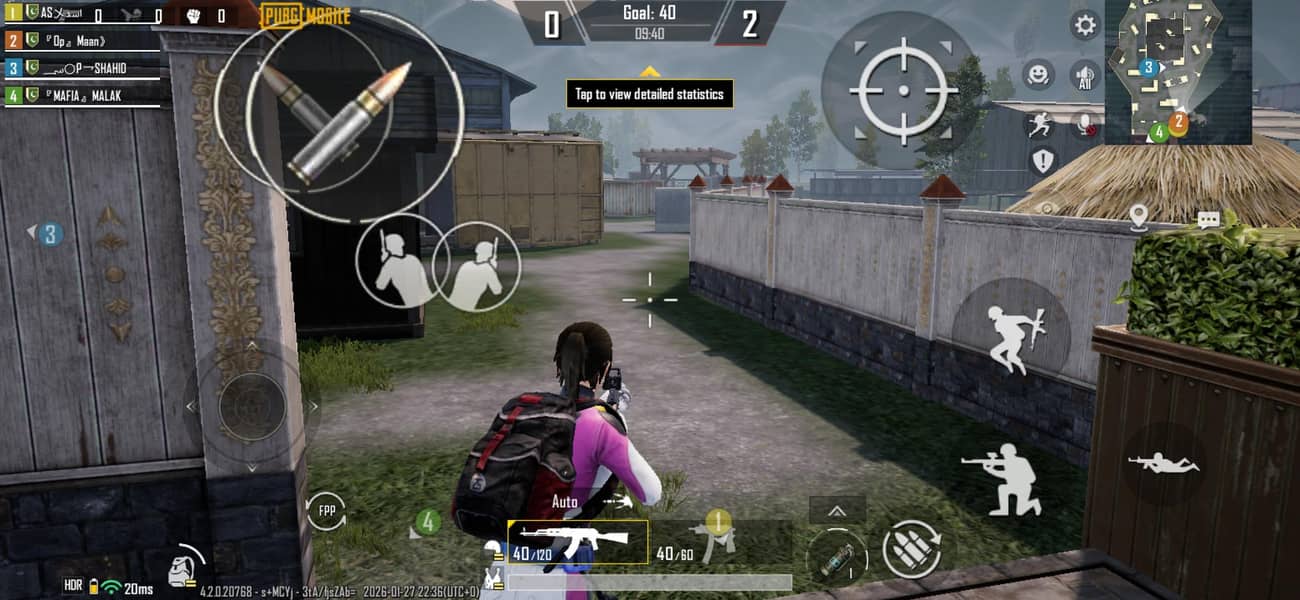Open the quick chat bubble
Viewport: 1300px width, 600px height.
coord(1208,220)
